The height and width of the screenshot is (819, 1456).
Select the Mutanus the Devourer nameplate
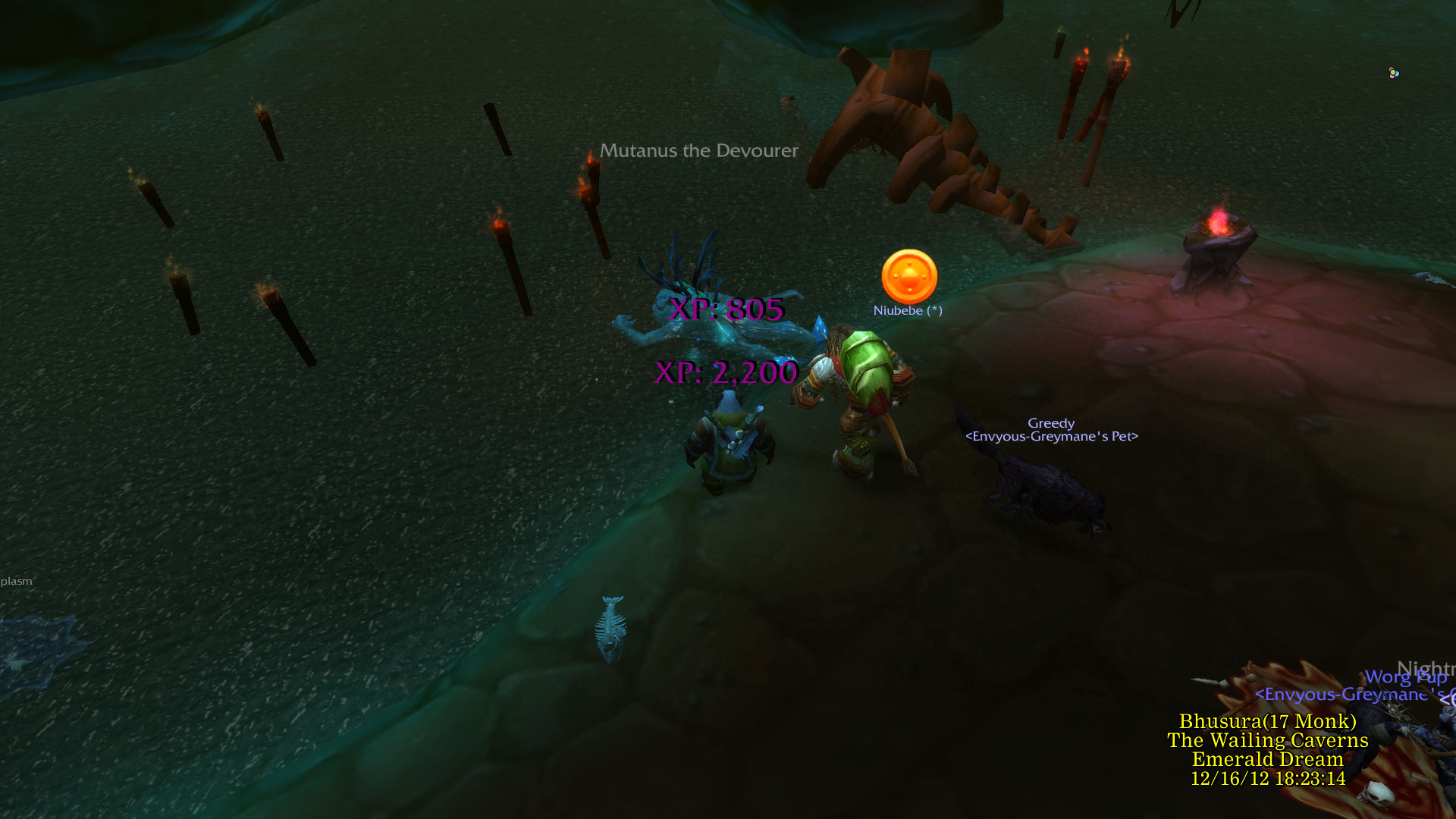(698, 151)
